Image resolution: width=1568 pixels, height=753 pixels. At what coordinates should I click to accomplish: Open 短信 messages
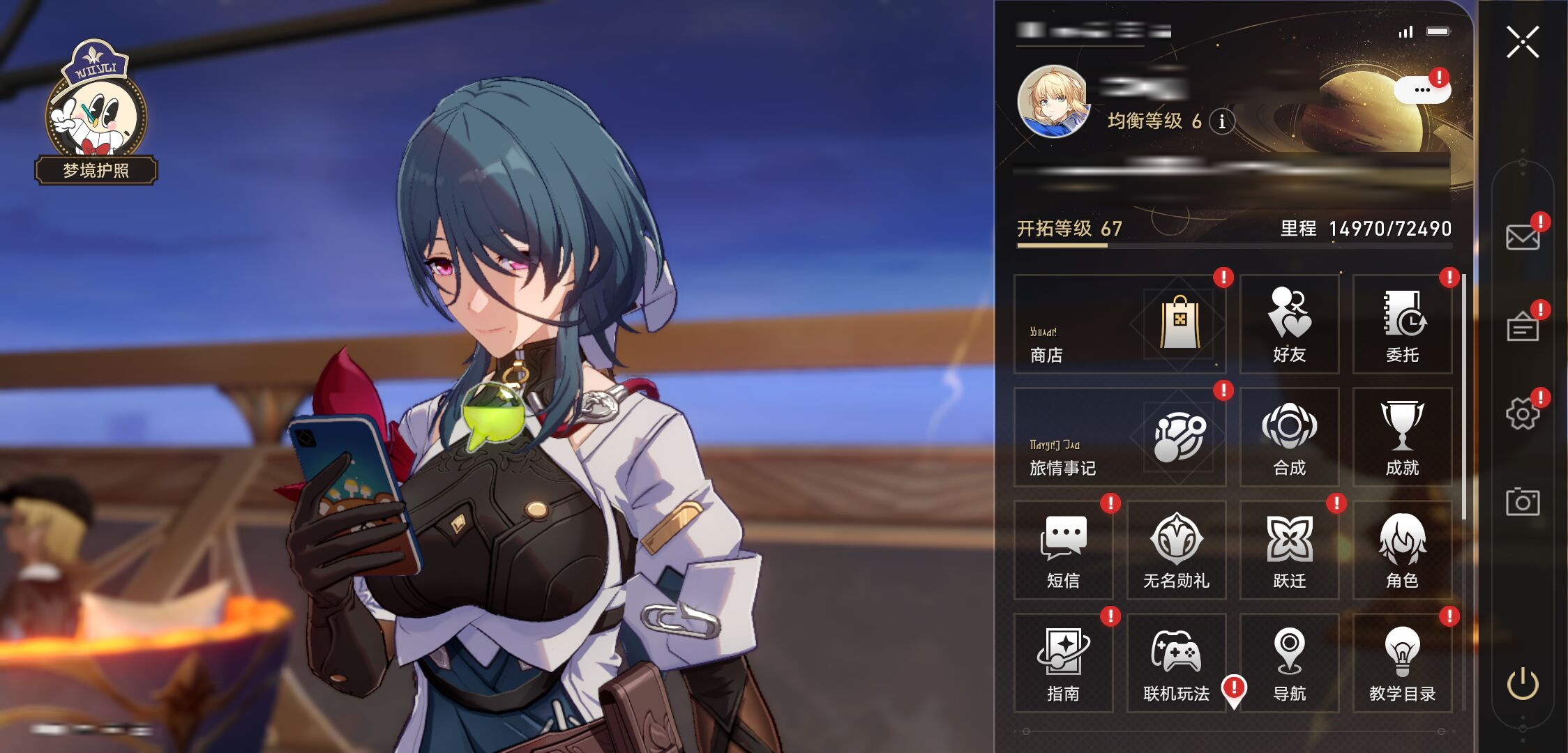click(1063, 550)
